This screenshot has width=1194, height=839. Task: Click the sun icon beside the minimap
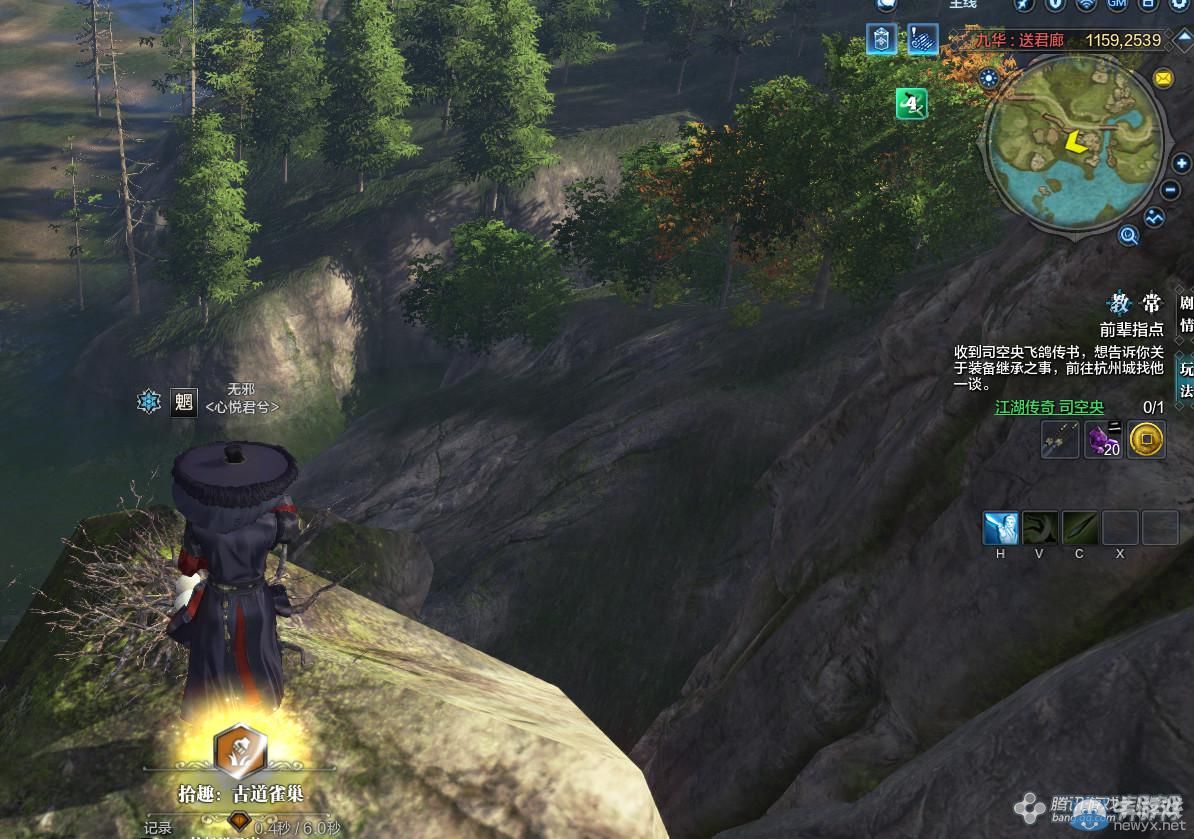pyautogui.click(x=990, y=78)
